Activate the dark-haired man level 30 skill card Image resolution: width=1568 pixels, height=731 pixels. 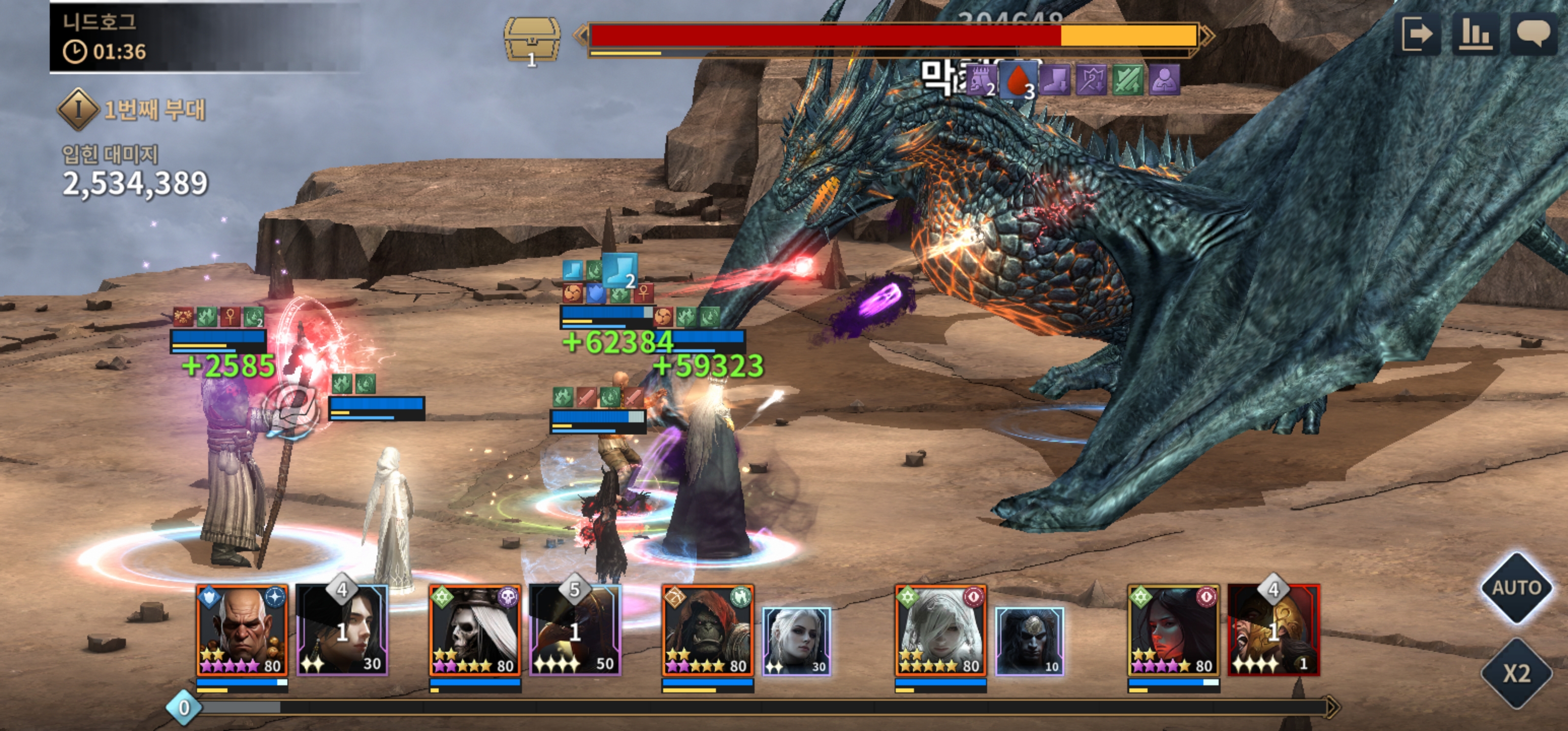342,630
